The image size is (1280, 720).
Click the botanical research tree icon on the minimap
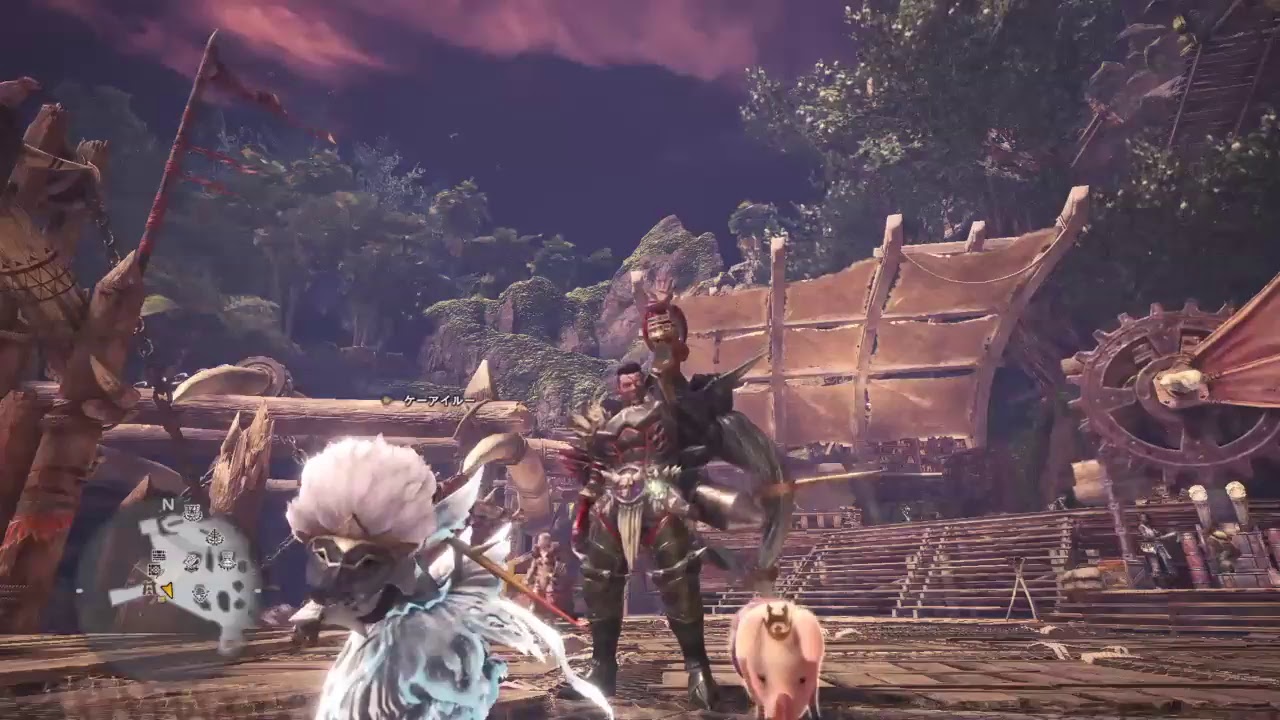coord(213,537)
